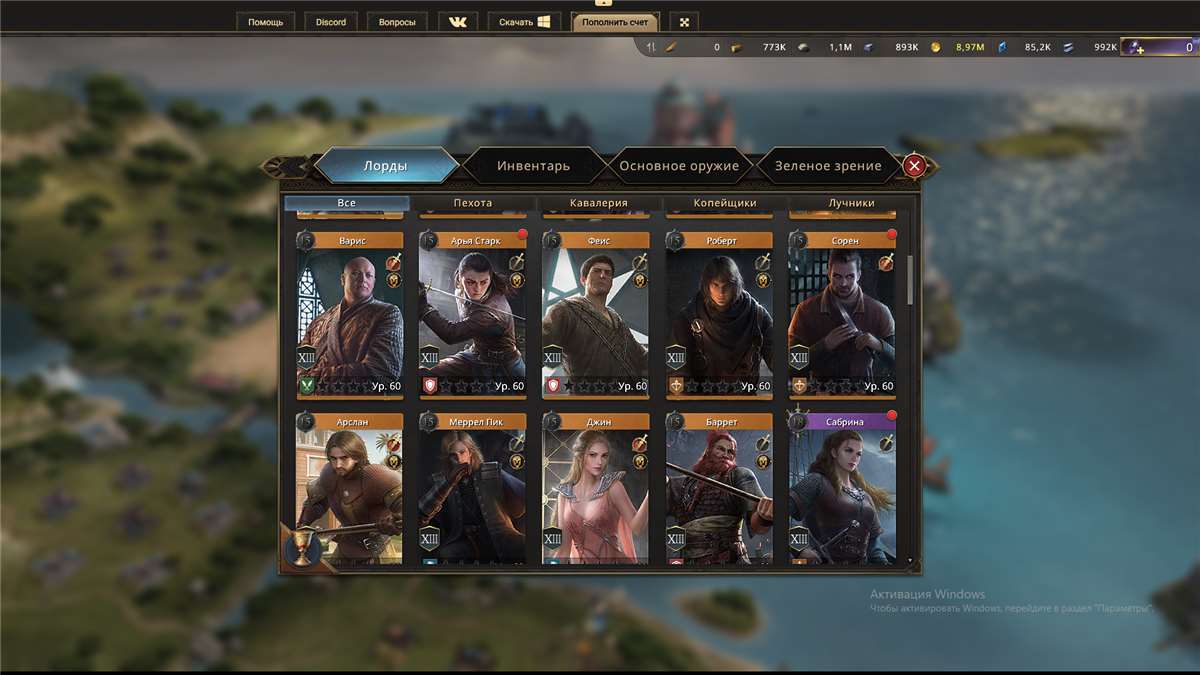Show only Копейщики lords
Viewport: 1200px width, 675px height.
725,203
